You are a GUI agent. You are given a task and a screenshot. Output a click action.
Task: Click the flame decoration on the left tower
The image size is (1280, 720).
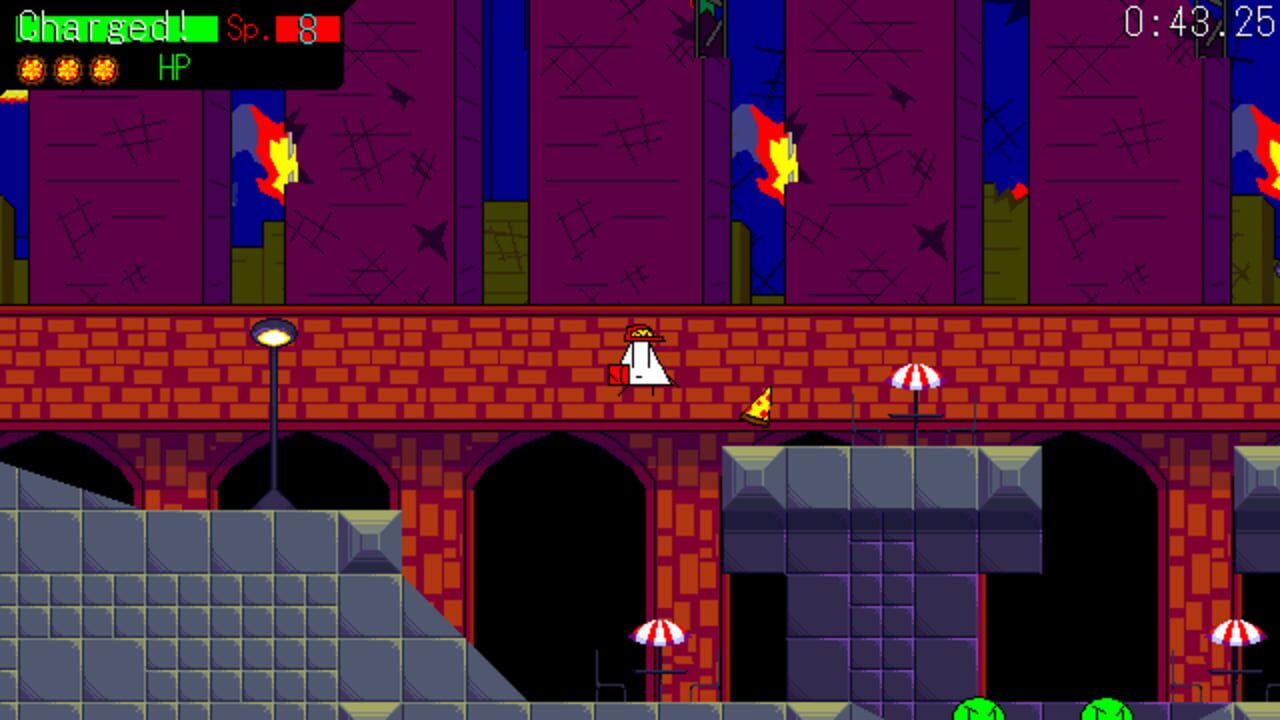[278, 150]
